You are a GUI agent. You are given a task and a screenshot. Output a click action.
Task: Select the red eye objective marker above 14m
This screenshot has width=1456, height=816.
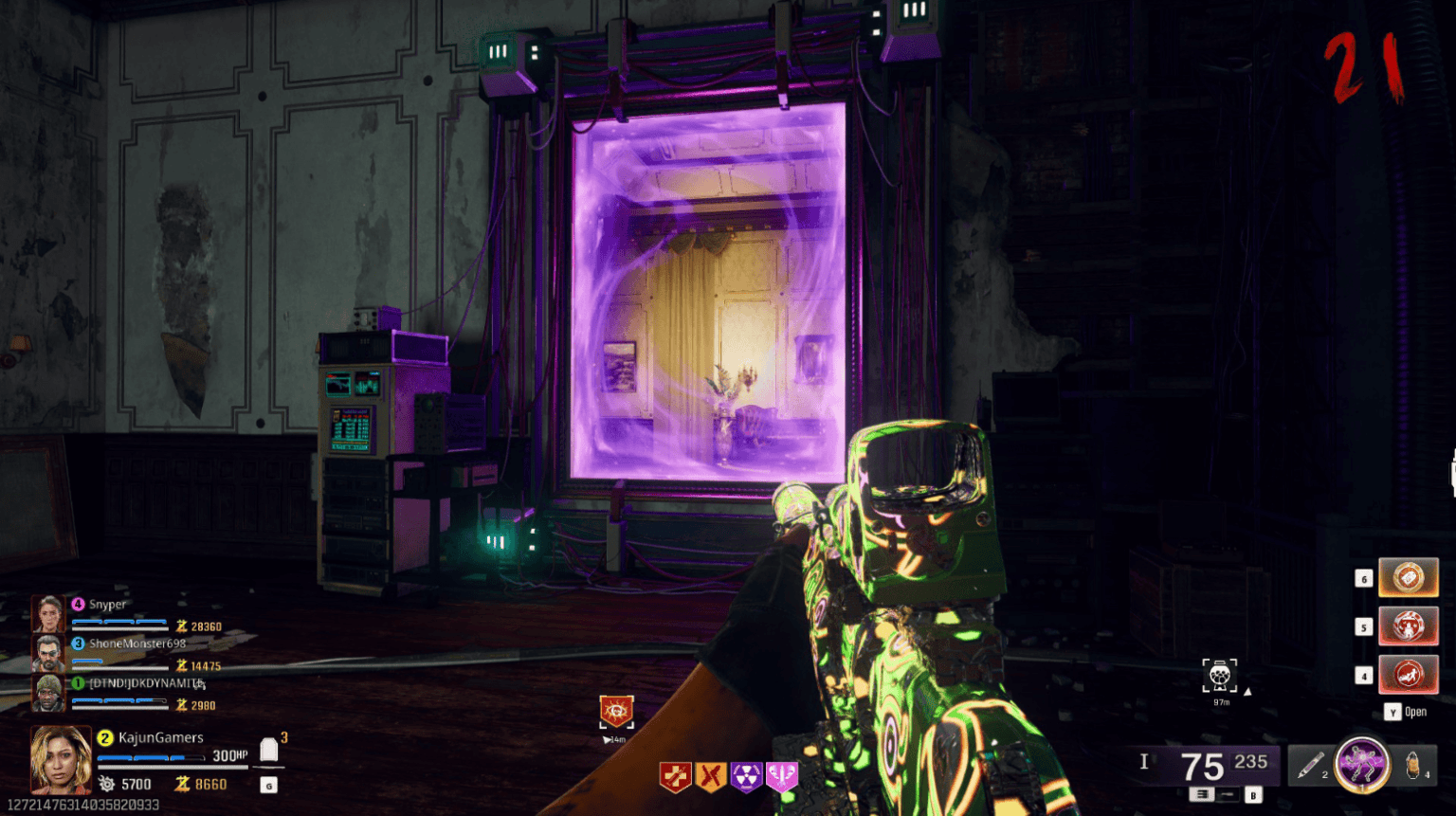[616, 710]
